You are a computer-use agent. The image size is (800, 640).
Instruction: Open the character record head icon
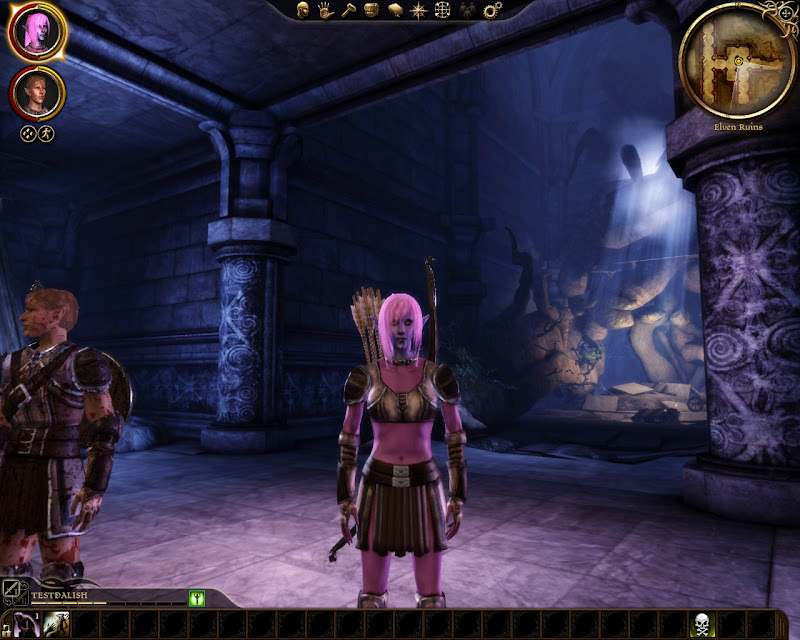302,10
